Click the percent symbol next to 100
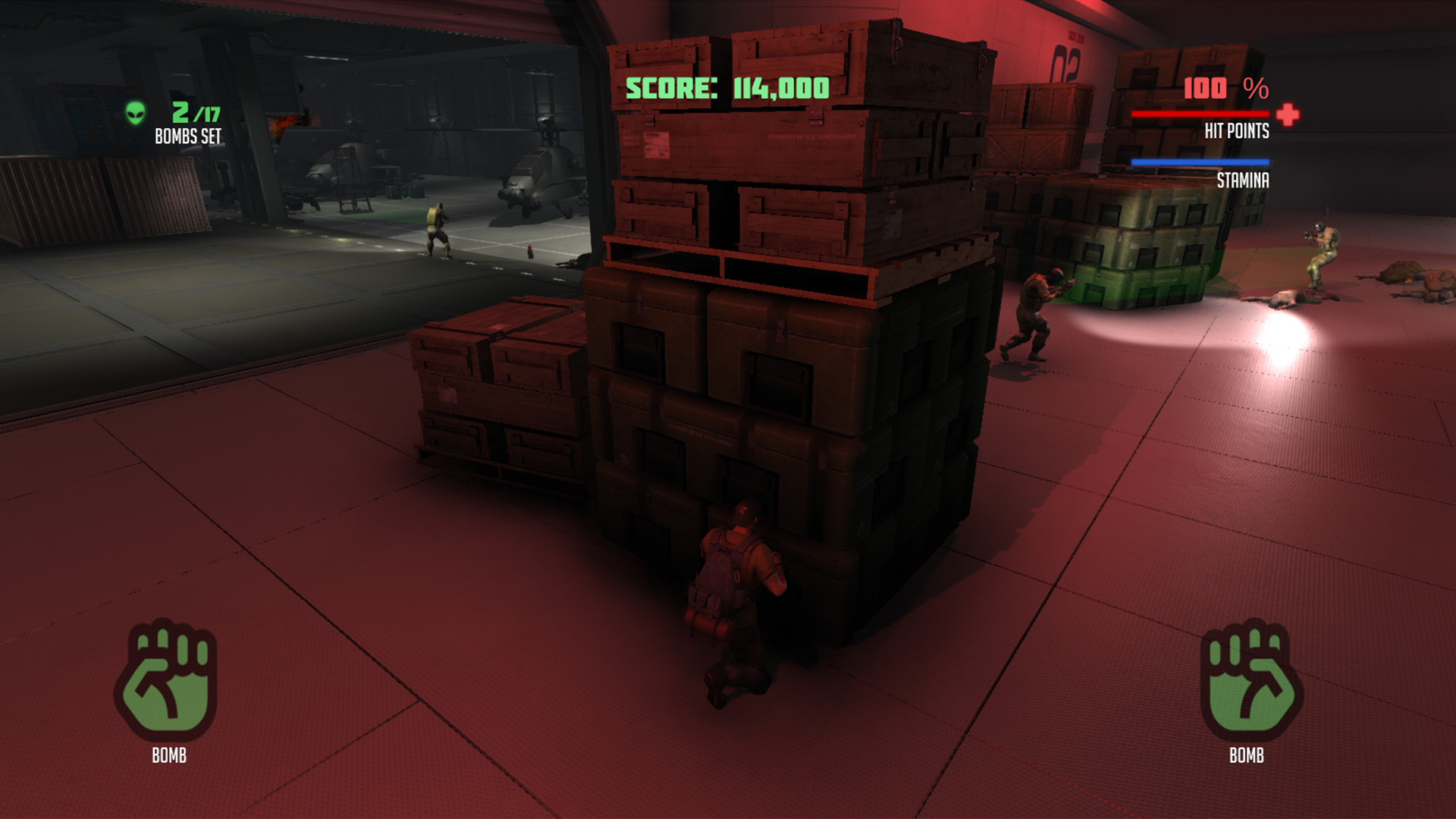This screenshot has width=1456, height=819. [x=1255, y=89]
